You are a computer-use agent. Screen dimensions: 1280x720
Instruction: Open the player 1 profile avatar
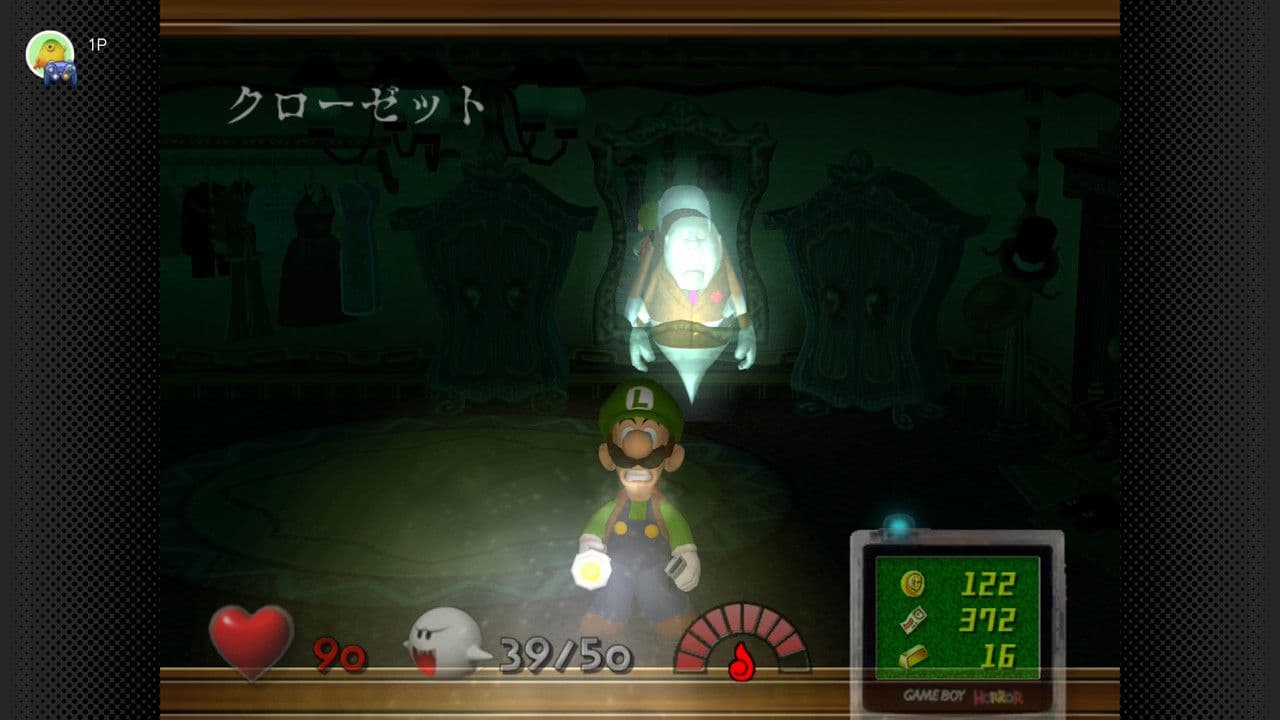(51, 56)
